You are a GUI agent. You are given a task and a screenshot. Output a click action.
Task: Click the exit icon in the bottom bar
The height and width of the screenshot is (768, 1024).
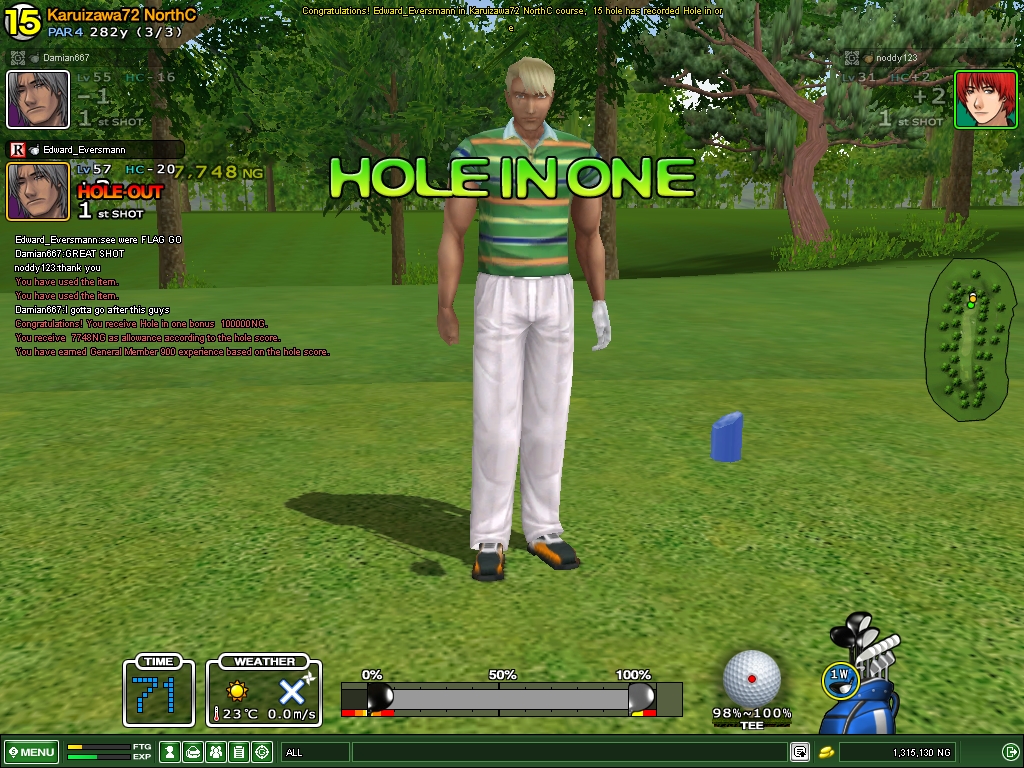1010,752
